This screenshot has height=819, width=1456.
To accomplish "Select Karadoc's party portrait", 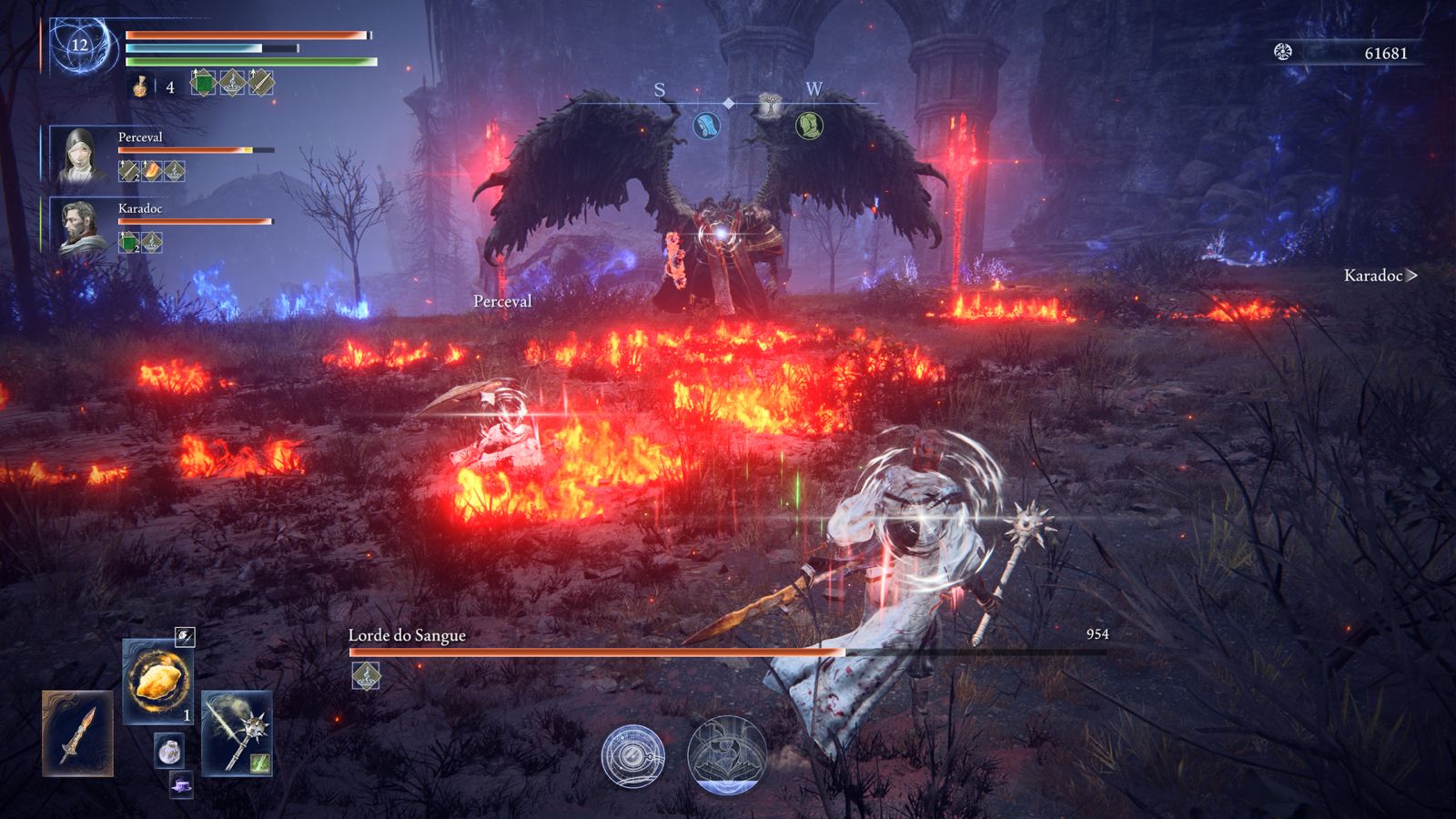I will pos(80,227).
